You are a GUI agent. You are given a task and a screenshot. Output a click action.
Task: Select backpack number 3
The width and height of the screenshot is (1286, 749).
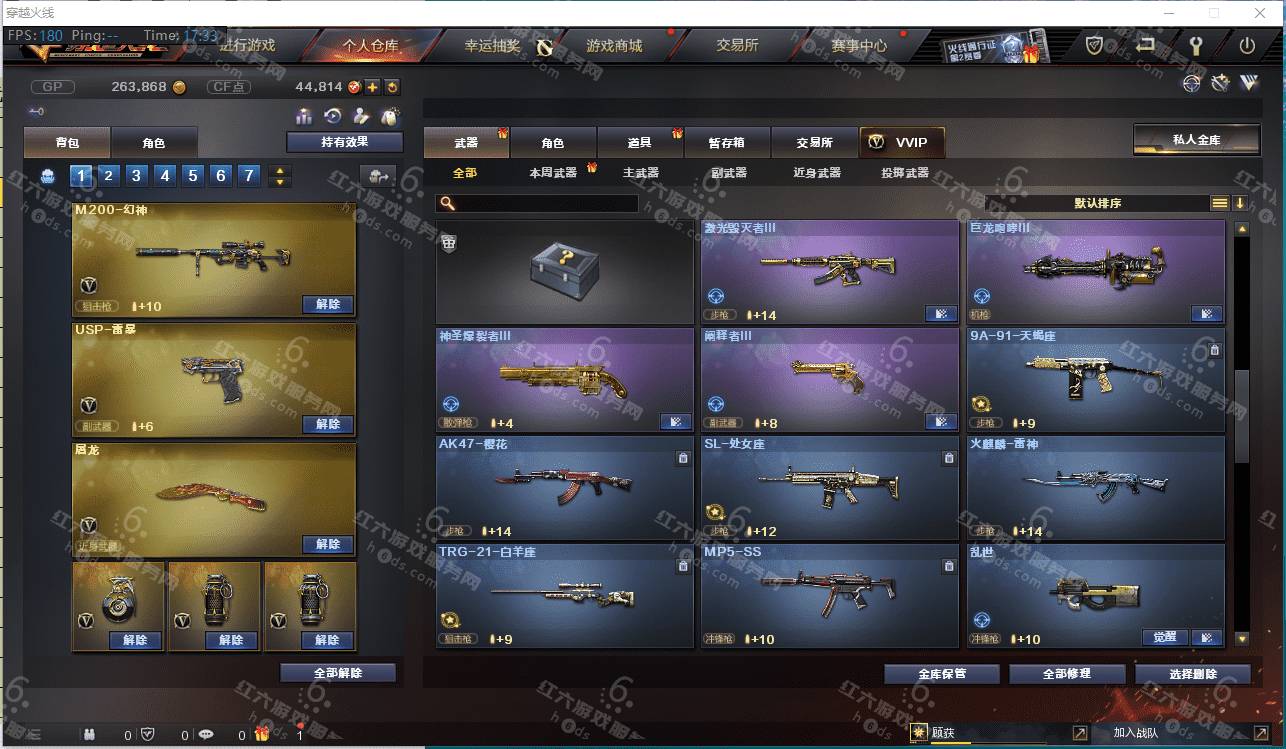point(137,176)
